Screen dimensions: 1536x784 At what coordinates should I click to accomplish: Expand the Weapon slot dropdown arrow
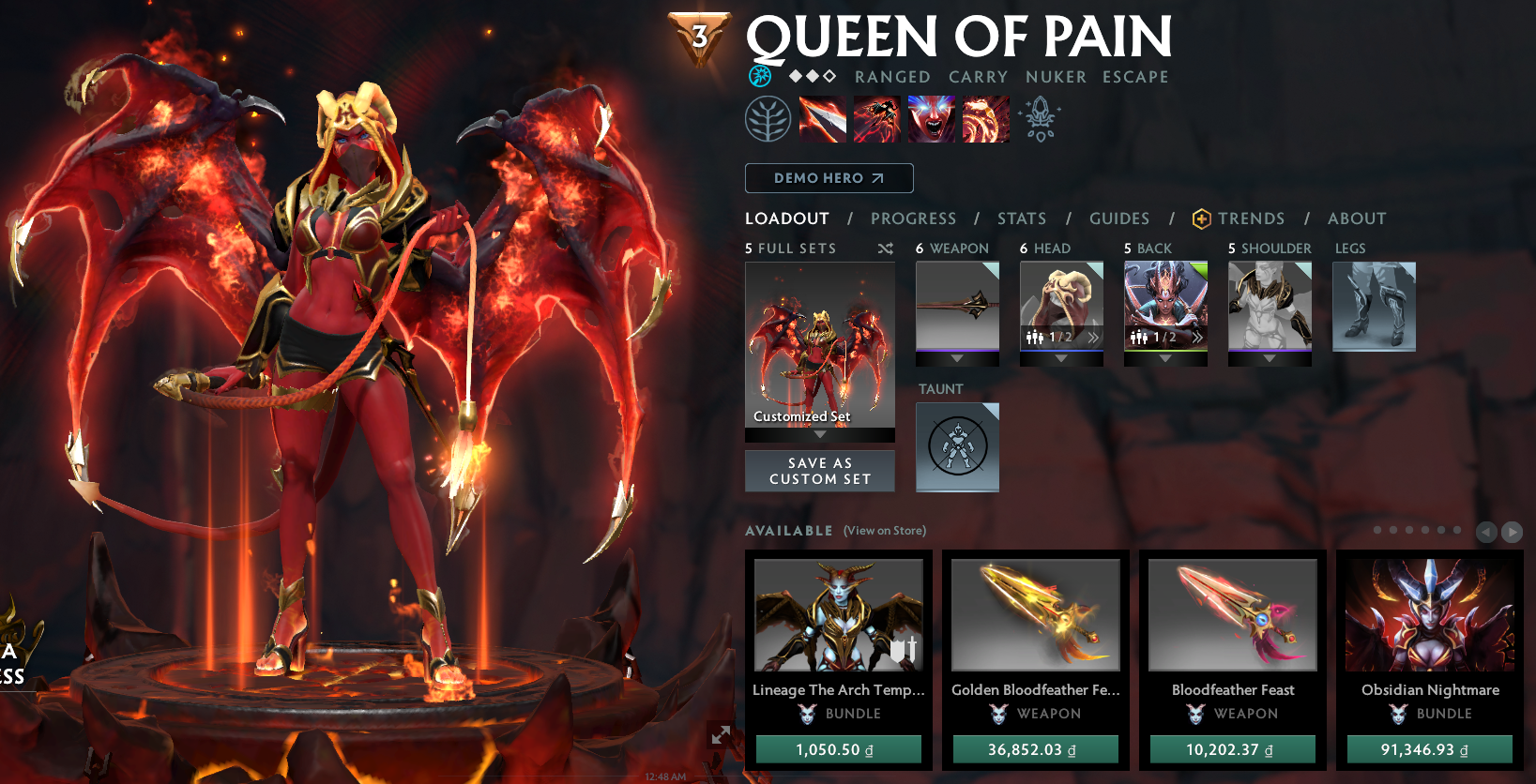point(957,357)
